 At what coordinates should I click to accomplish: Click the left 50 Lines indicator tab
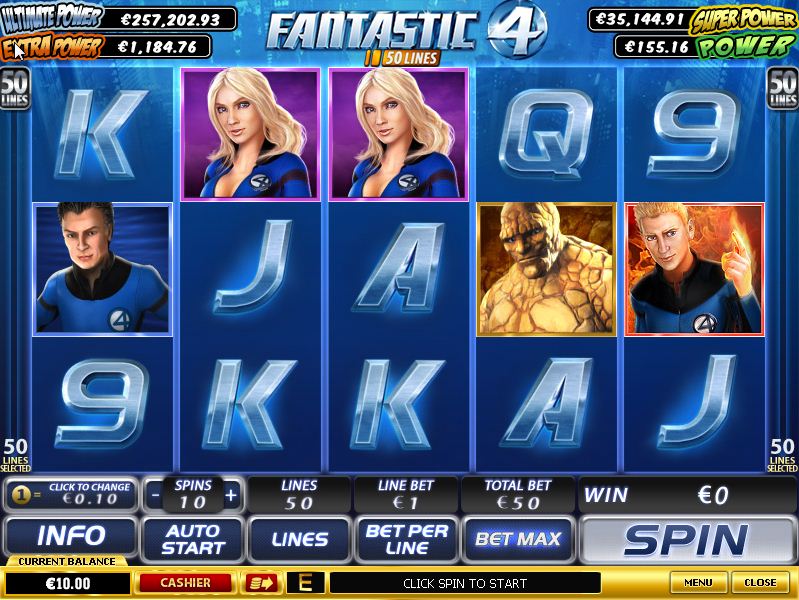(x=15, y=89)
